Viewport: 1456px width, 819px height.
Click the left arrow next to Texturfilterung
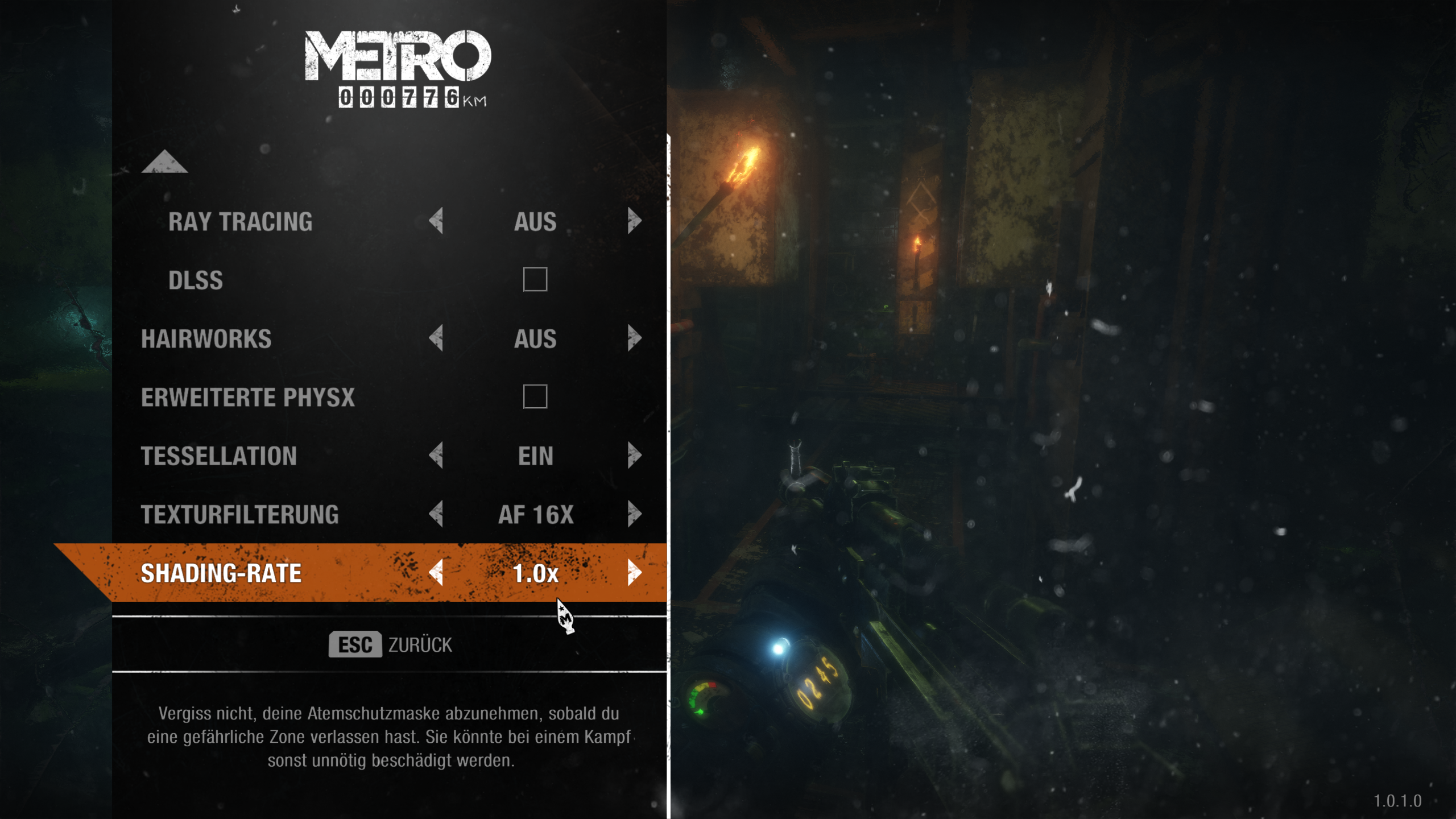436,515
